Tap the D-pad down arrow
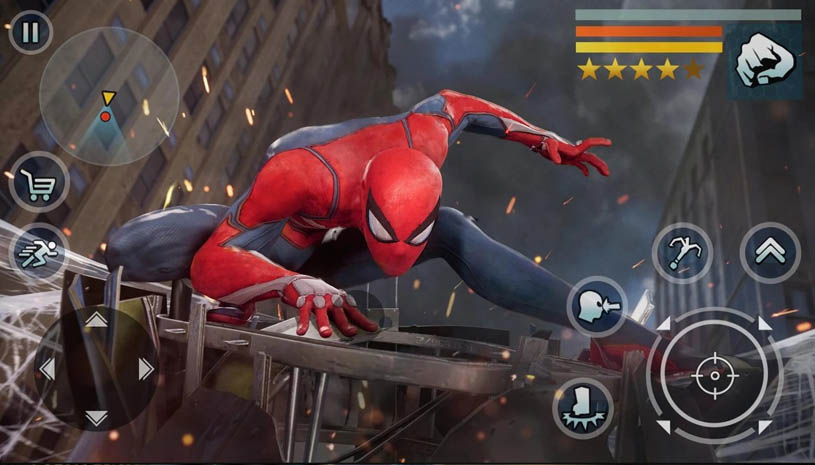The height and width of the screenshot is (465, 815). point(96,417)
